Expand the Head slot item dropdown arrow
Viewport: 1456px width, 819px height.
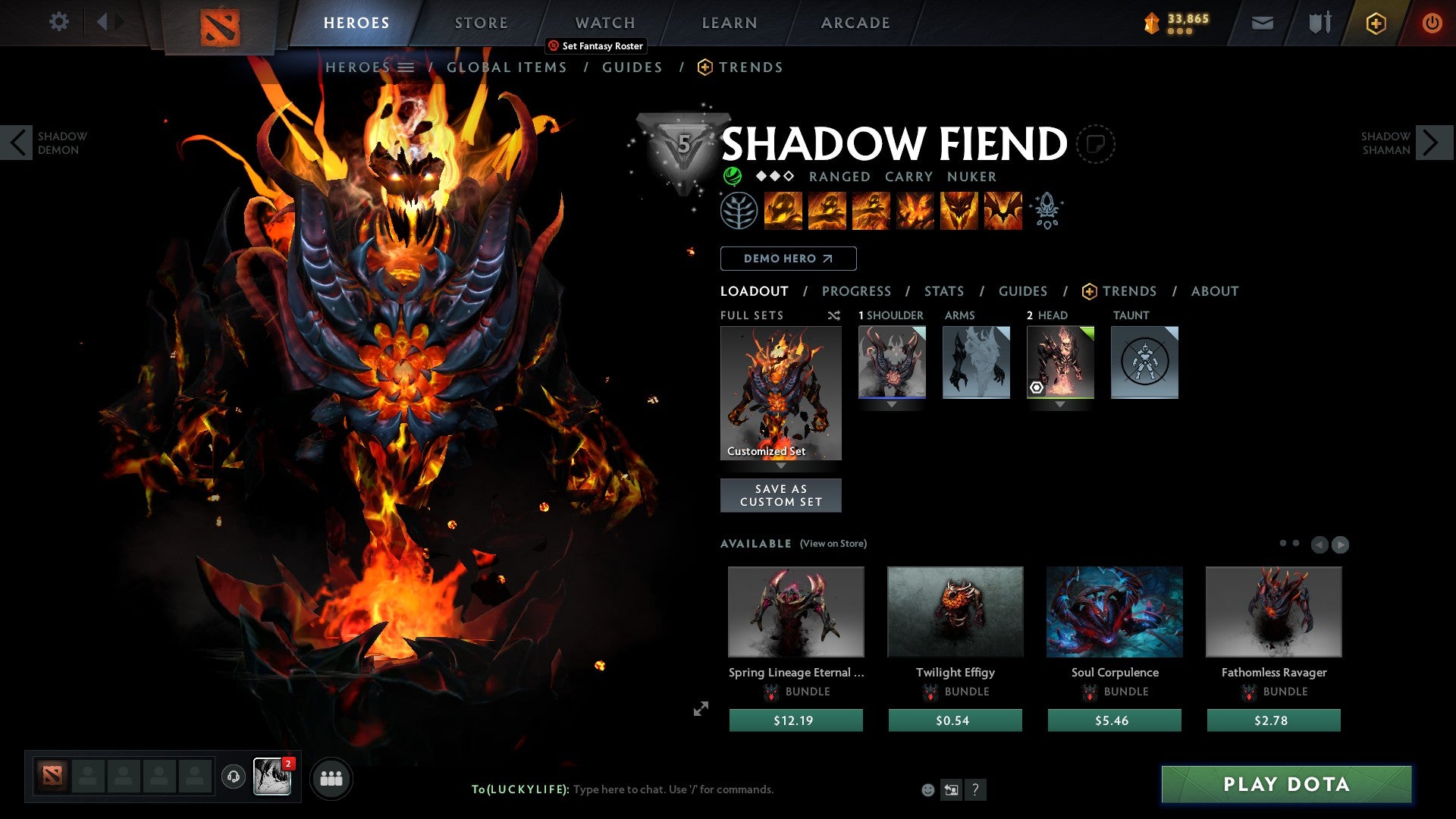click(x=1059, y=404)
